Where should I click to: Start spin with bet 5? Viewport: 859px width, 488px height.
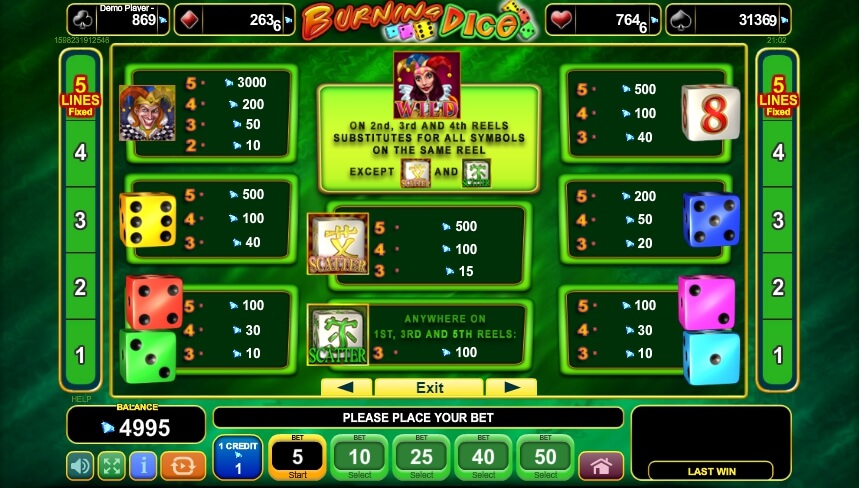[297, 458]
